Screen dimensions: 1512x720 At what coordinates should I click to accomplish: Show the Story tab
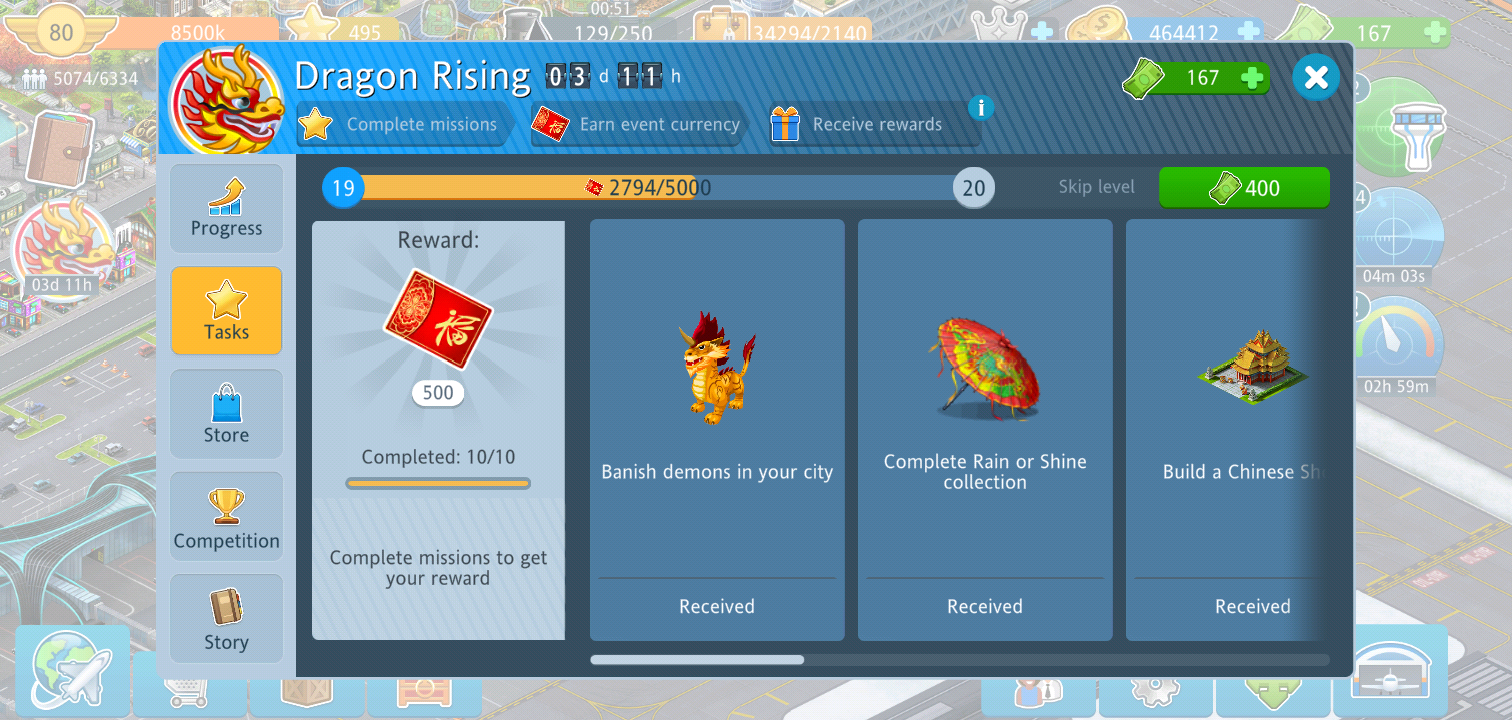226,619
